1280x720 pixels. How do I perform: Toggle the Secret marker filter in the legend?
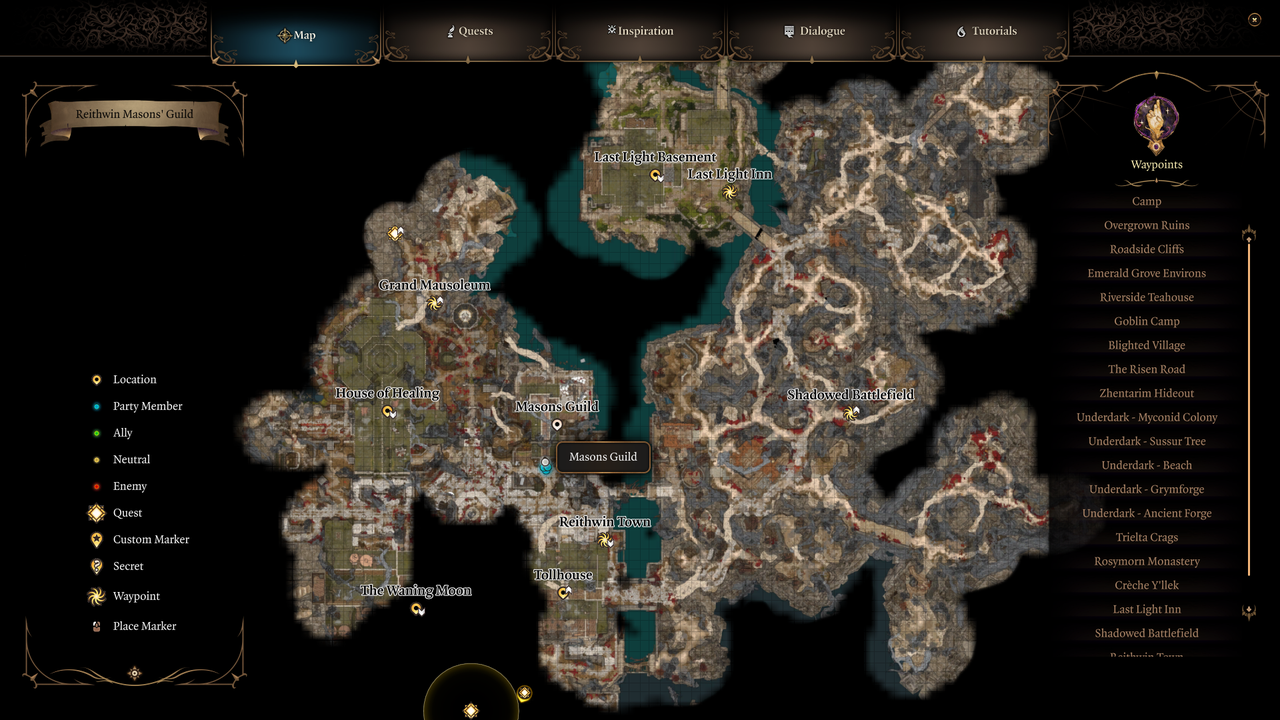pos(95,566)
